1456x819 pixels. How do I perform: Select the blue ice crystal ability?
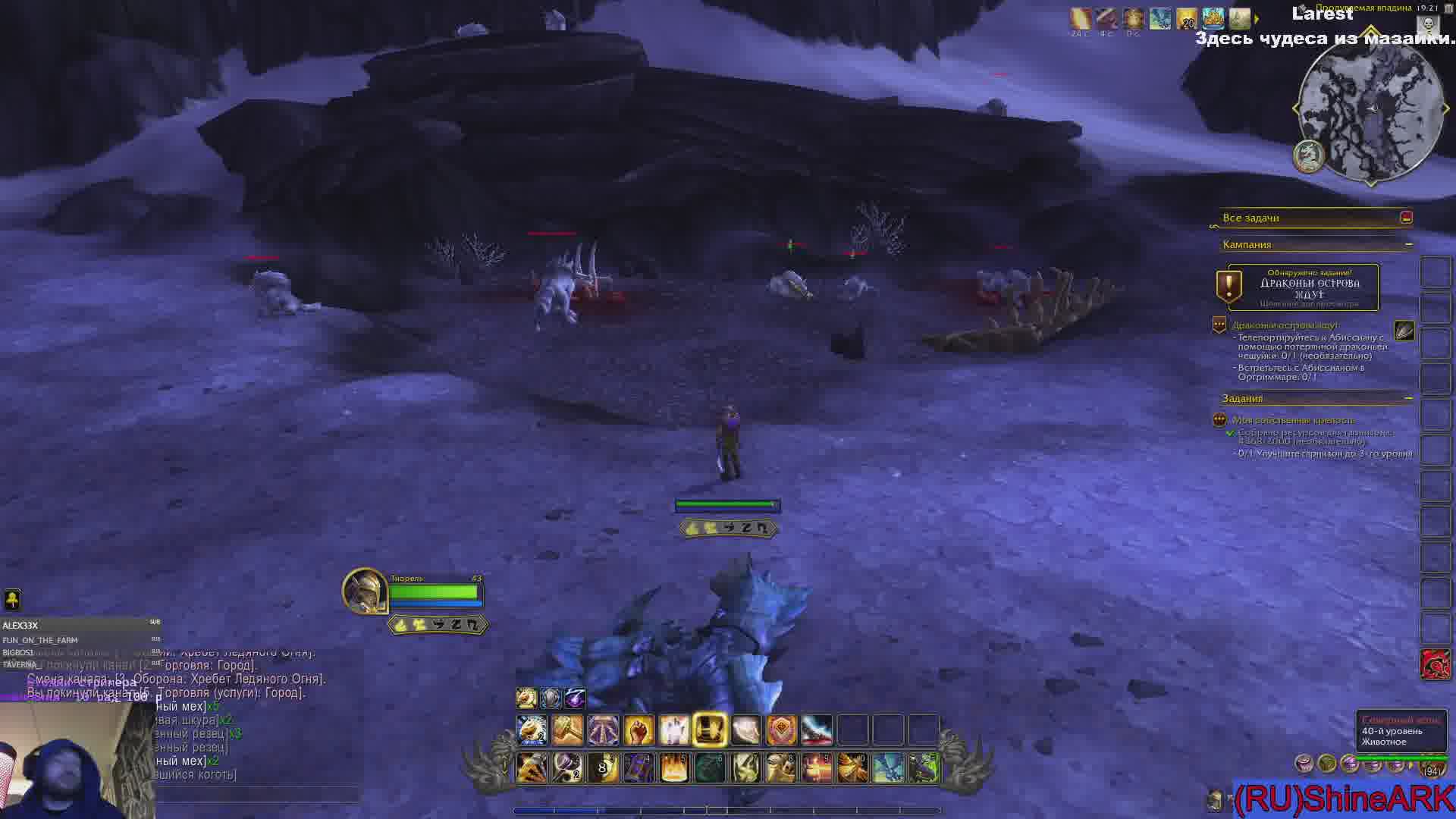887,768
